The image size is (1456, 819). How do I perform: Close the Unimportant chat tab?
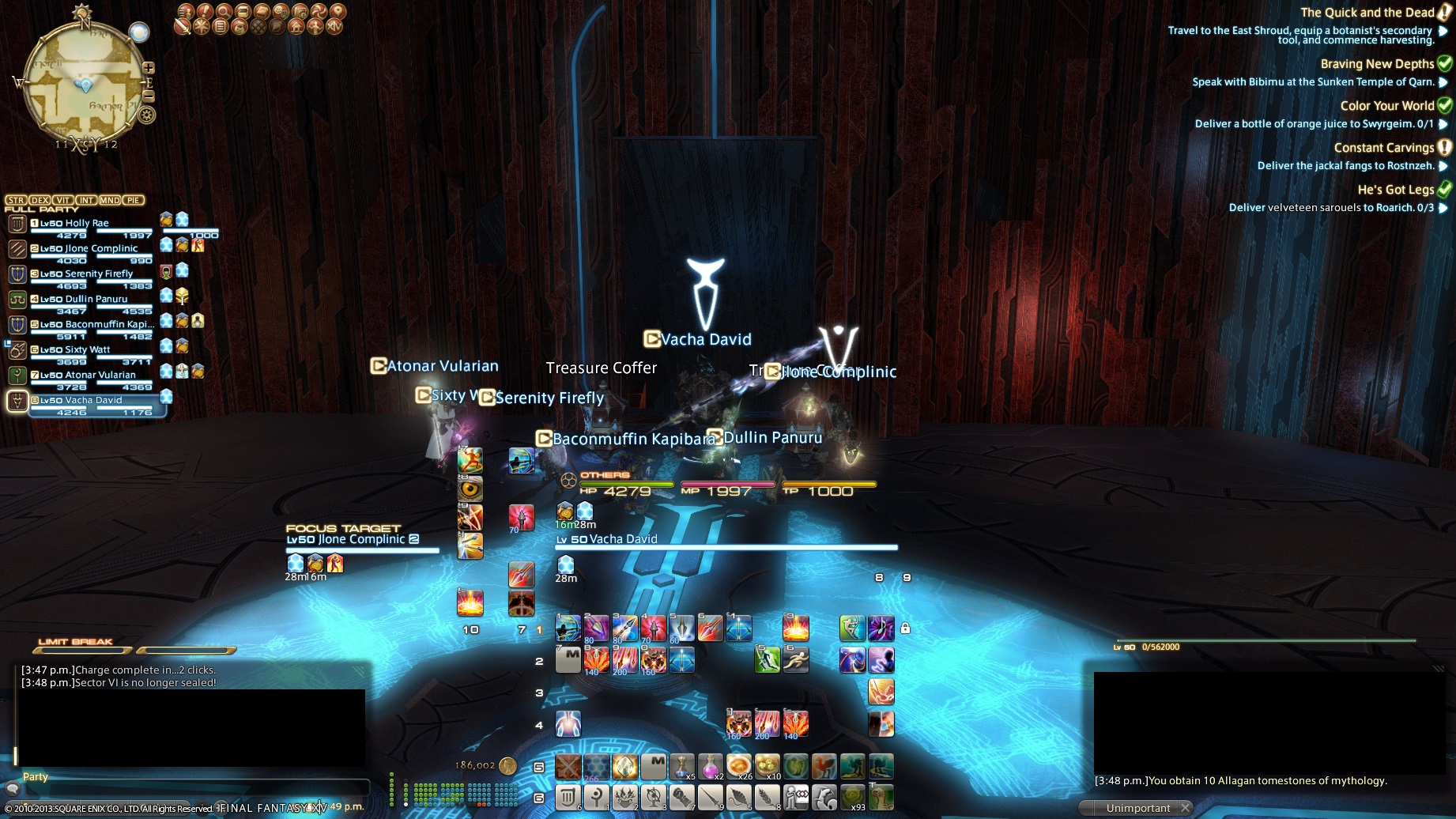[x=1185, y=808]
